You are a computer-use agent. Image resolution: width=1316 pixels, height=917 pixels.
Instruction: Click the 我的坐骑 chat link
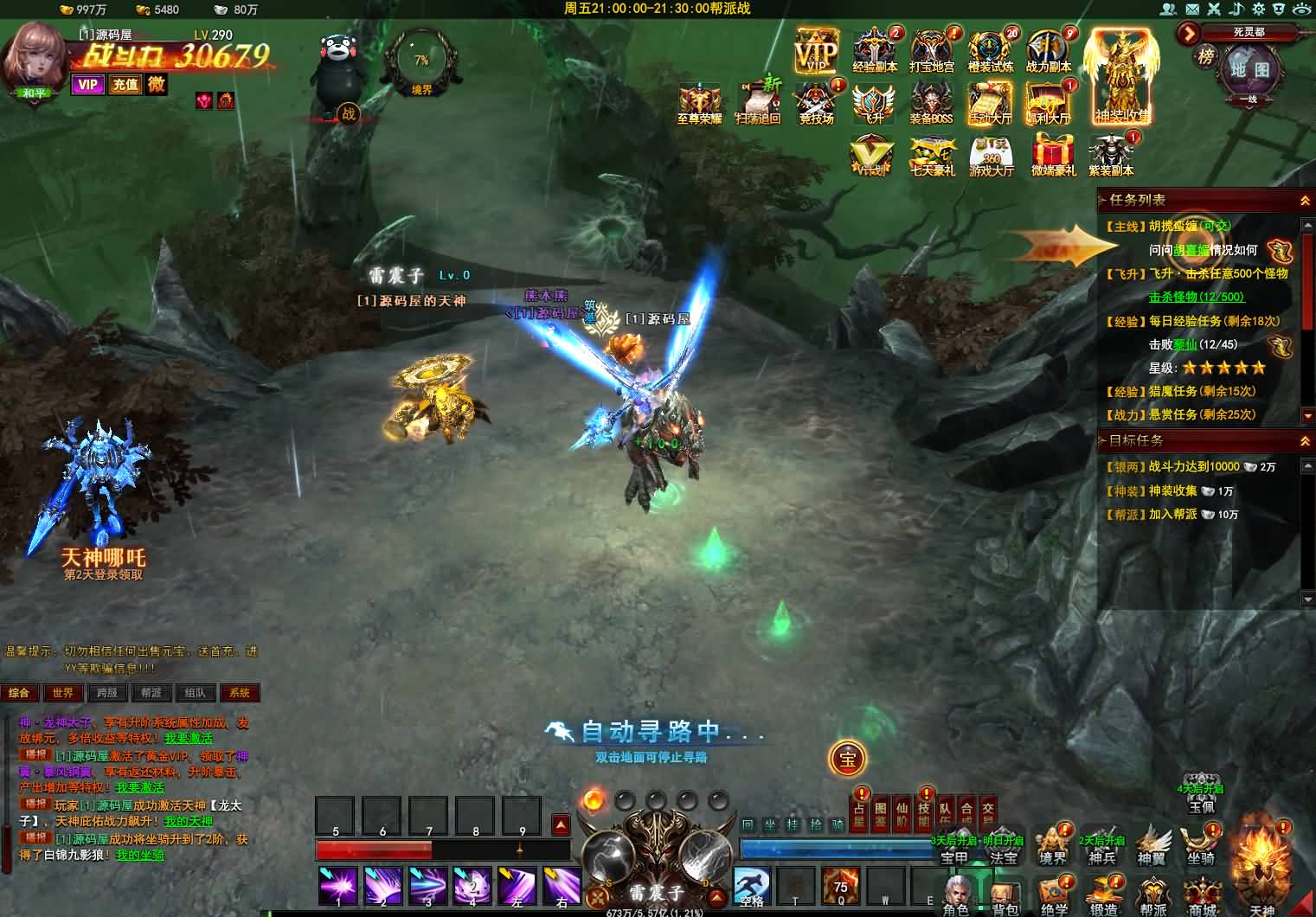coord(139,855)
